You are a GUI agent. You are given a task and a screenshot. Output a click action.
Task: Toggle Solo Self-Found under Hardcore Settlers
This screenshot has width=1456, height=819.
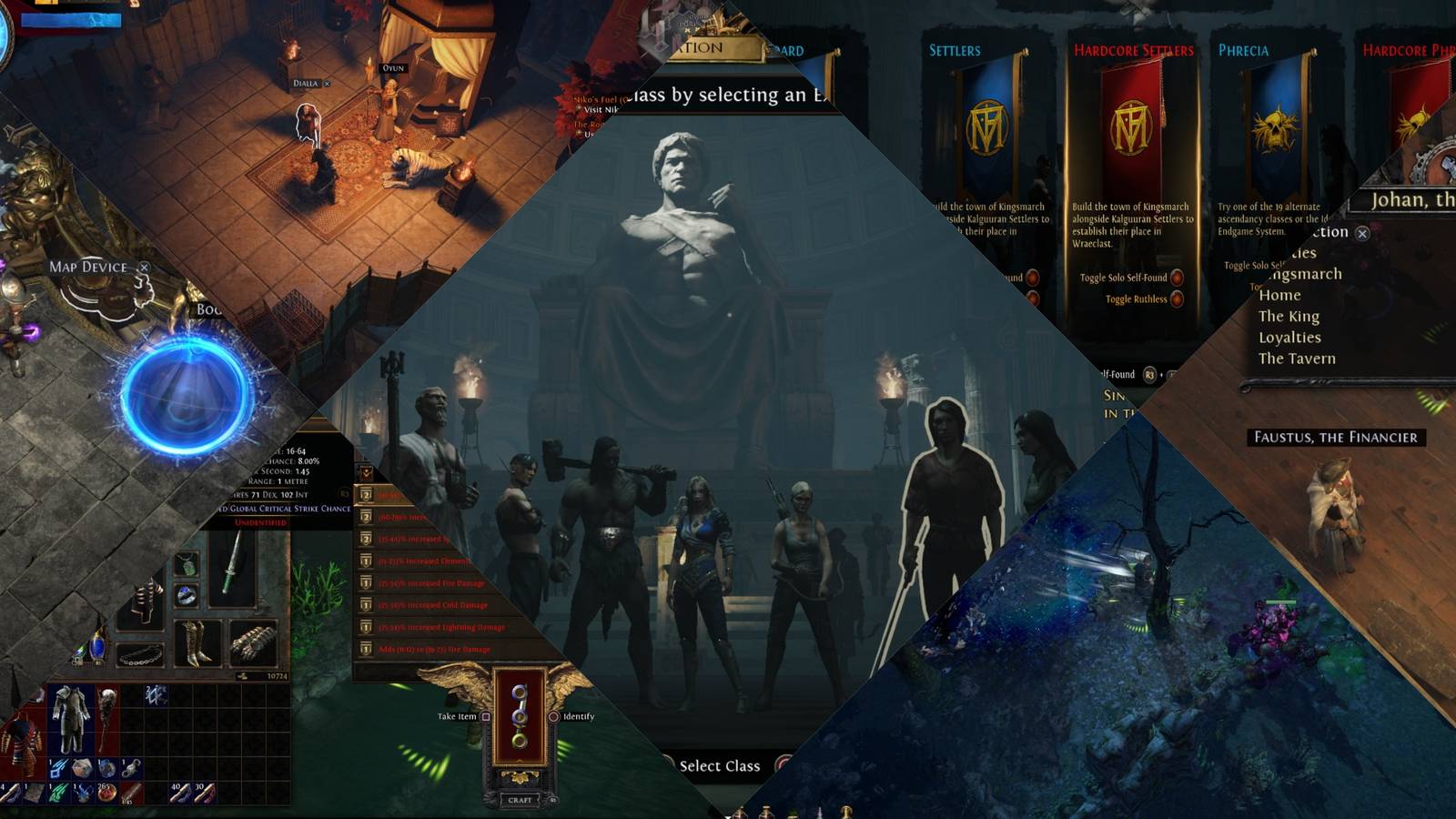1177,278
